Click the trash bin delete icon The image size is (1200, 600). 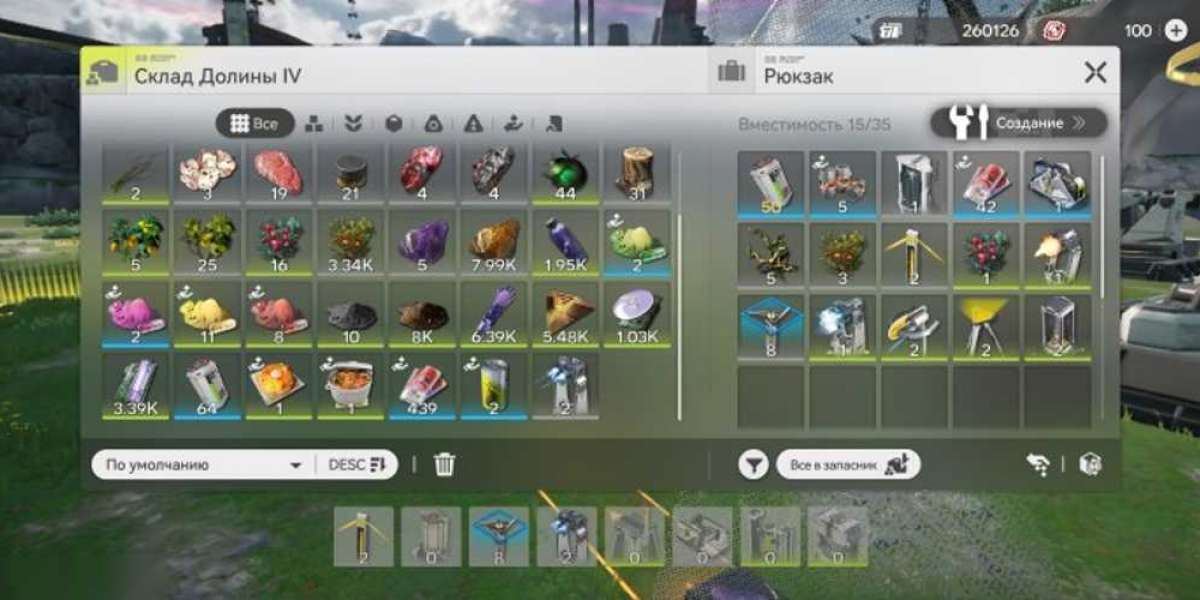coord(445,465)
